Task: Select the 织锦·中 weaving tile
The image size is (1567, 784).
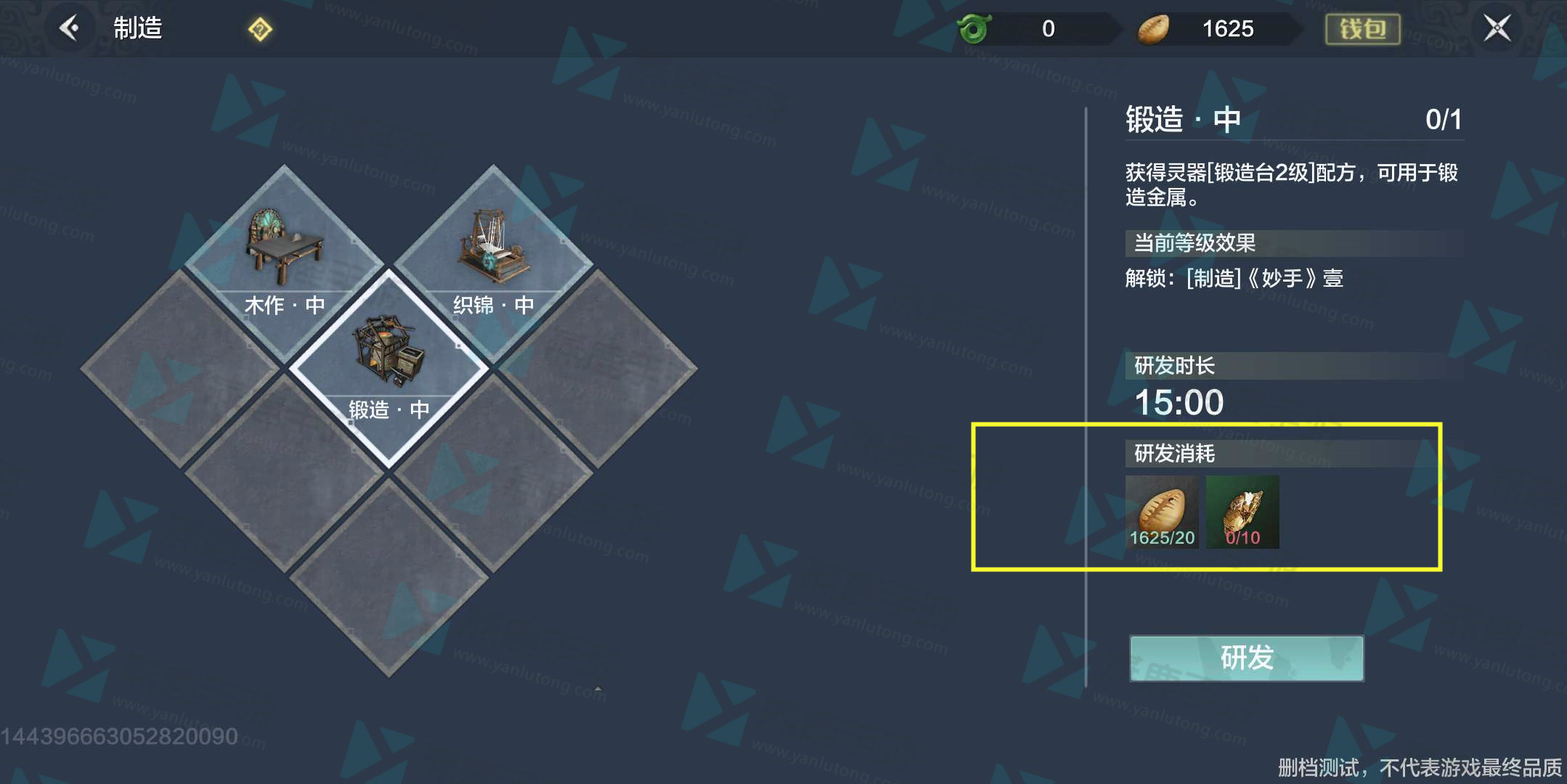Action: click(494, 261)
